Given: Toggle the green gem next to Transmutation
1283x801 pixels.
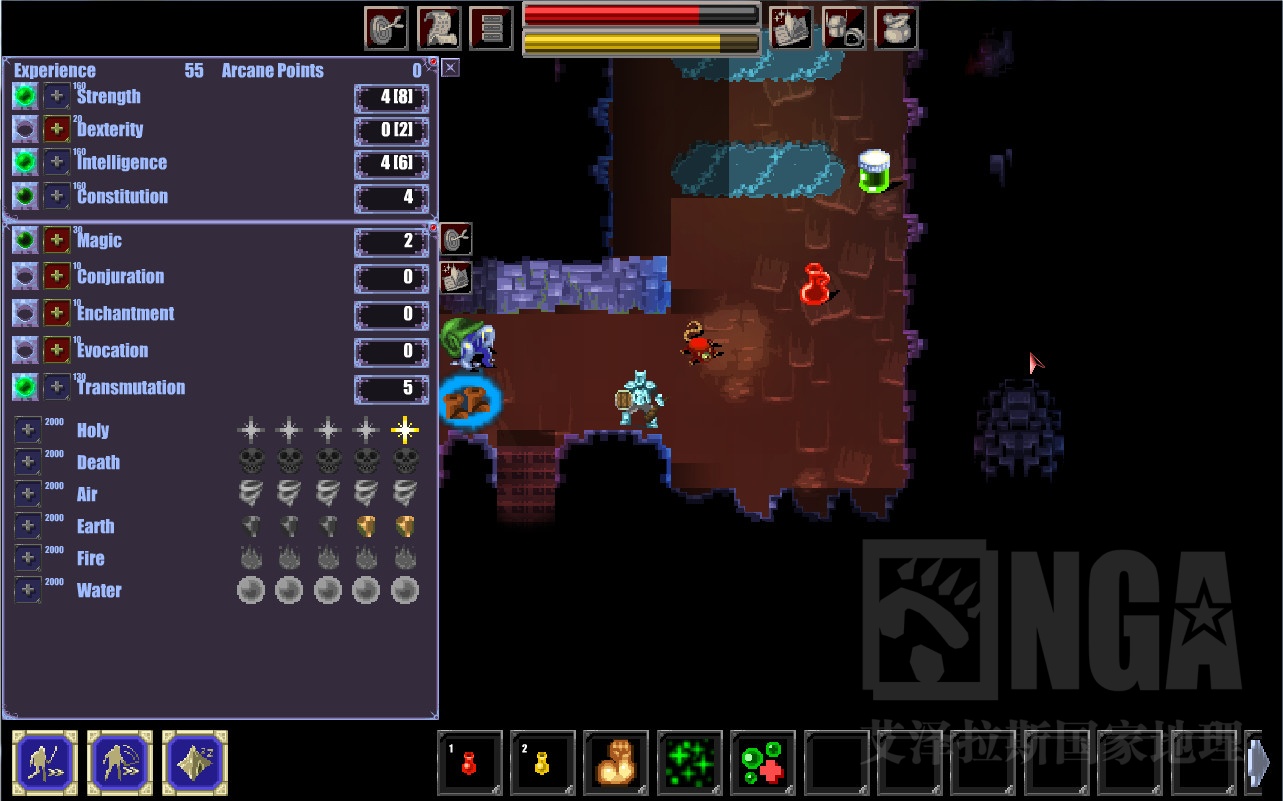Looking at the screenshot, I should [x=25, y=387].
